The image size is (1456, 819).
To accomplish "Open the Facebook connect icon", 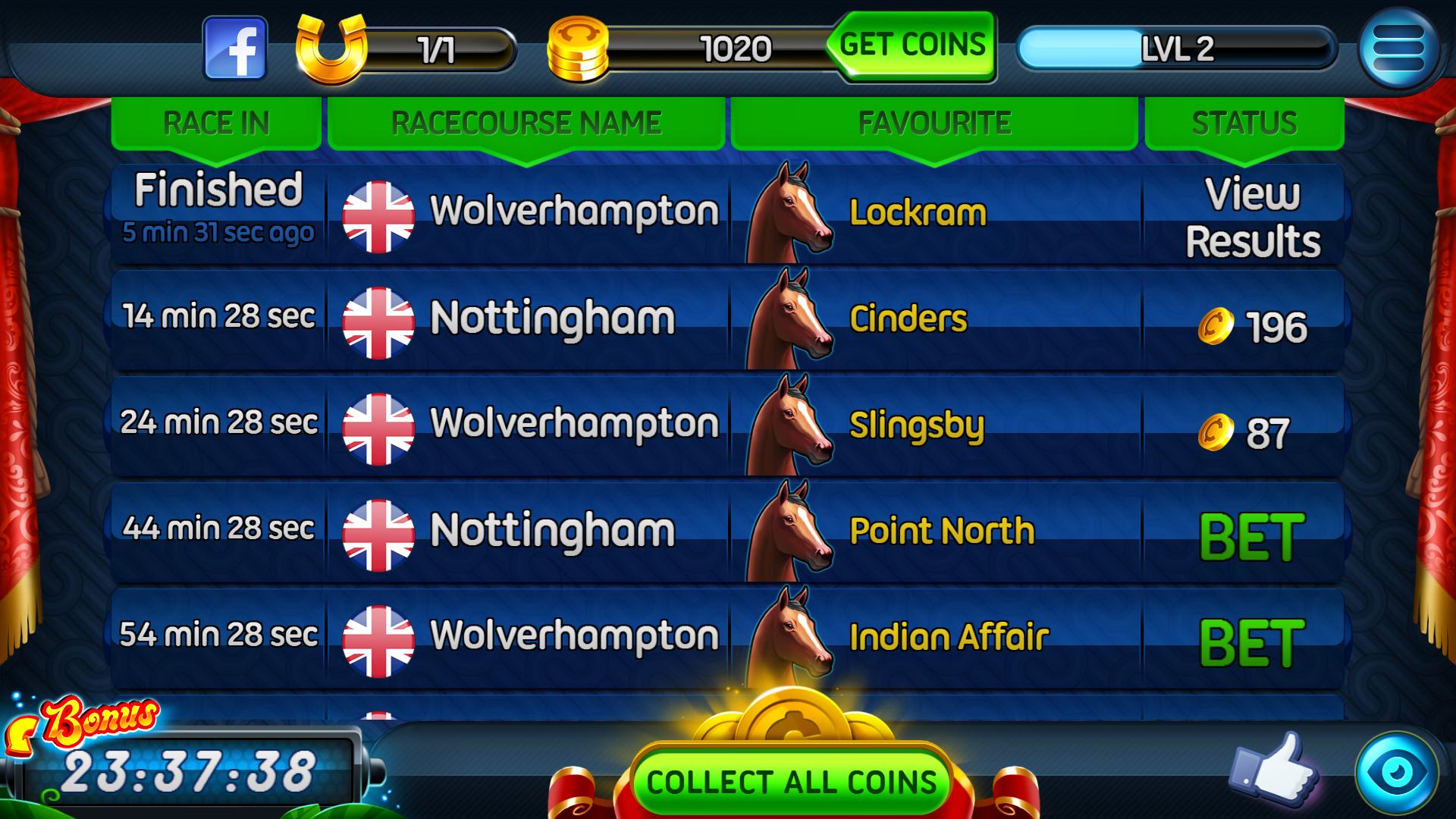I will click(x=235, y=49).
